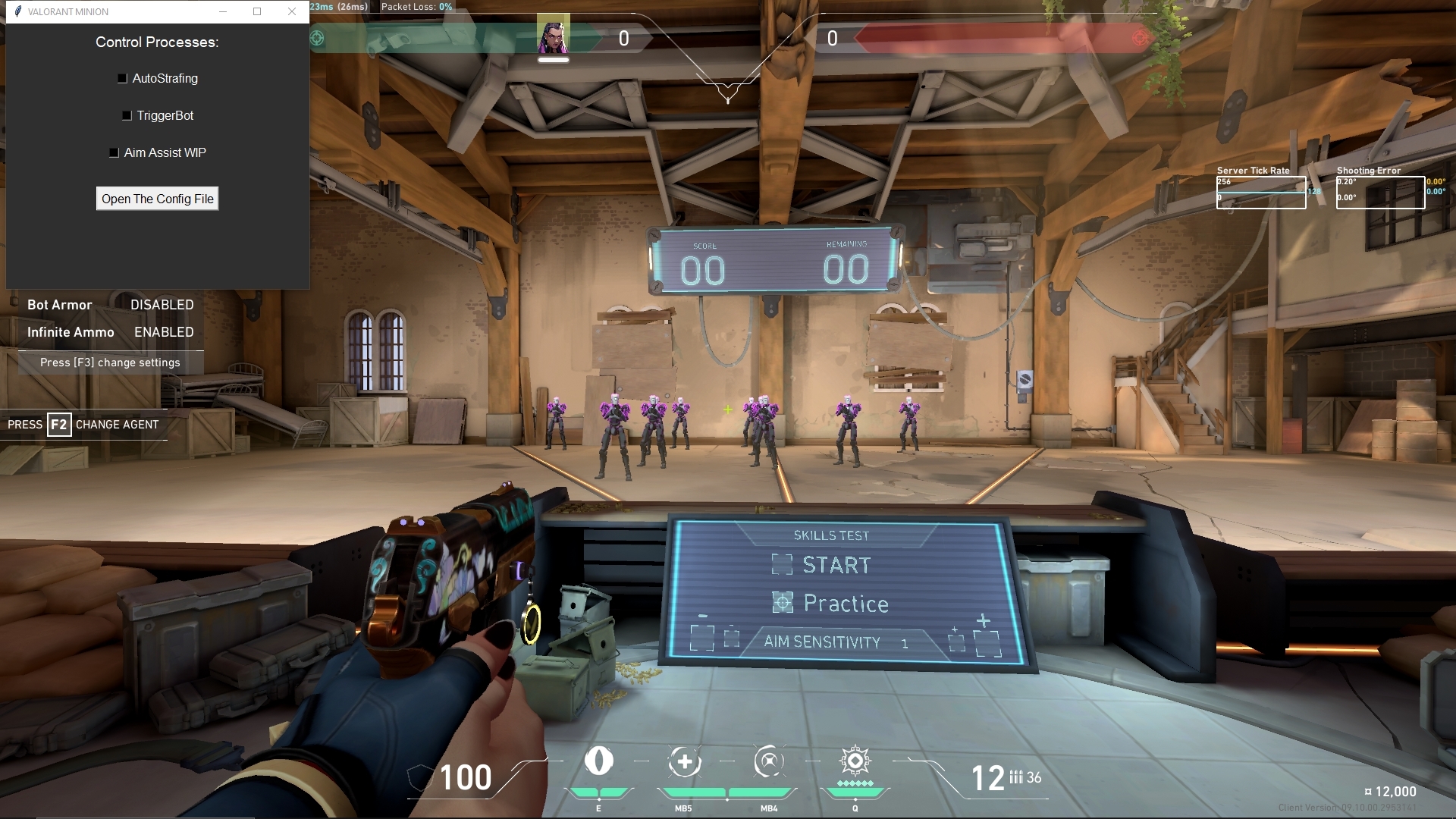Close the Valorant Minion window
Viewport: 1456px width, 819px height.
[292, 11]
